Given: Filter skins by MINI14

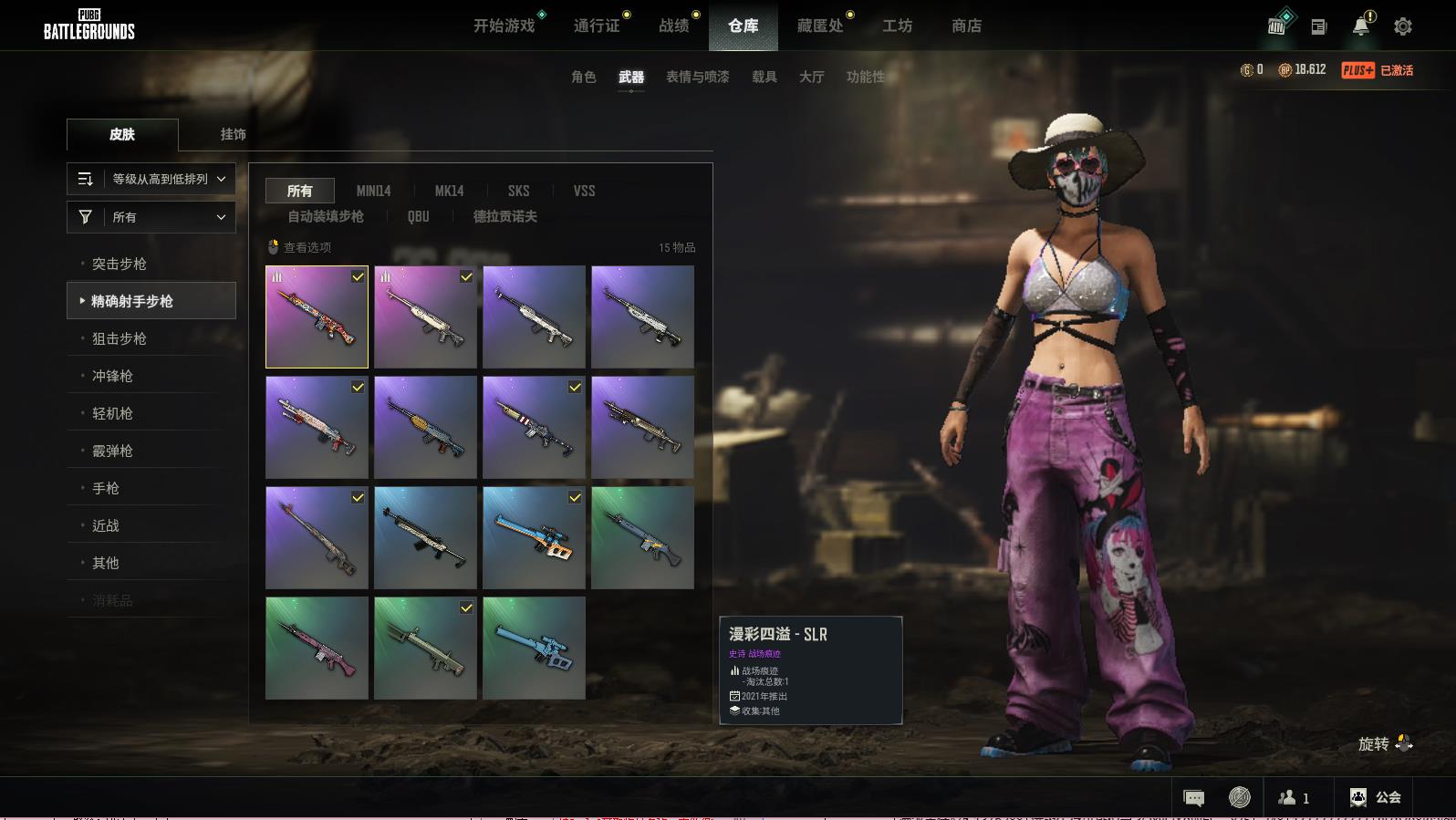Looking at the screenshot, I should pyautogui.click(x=373, y=191).
